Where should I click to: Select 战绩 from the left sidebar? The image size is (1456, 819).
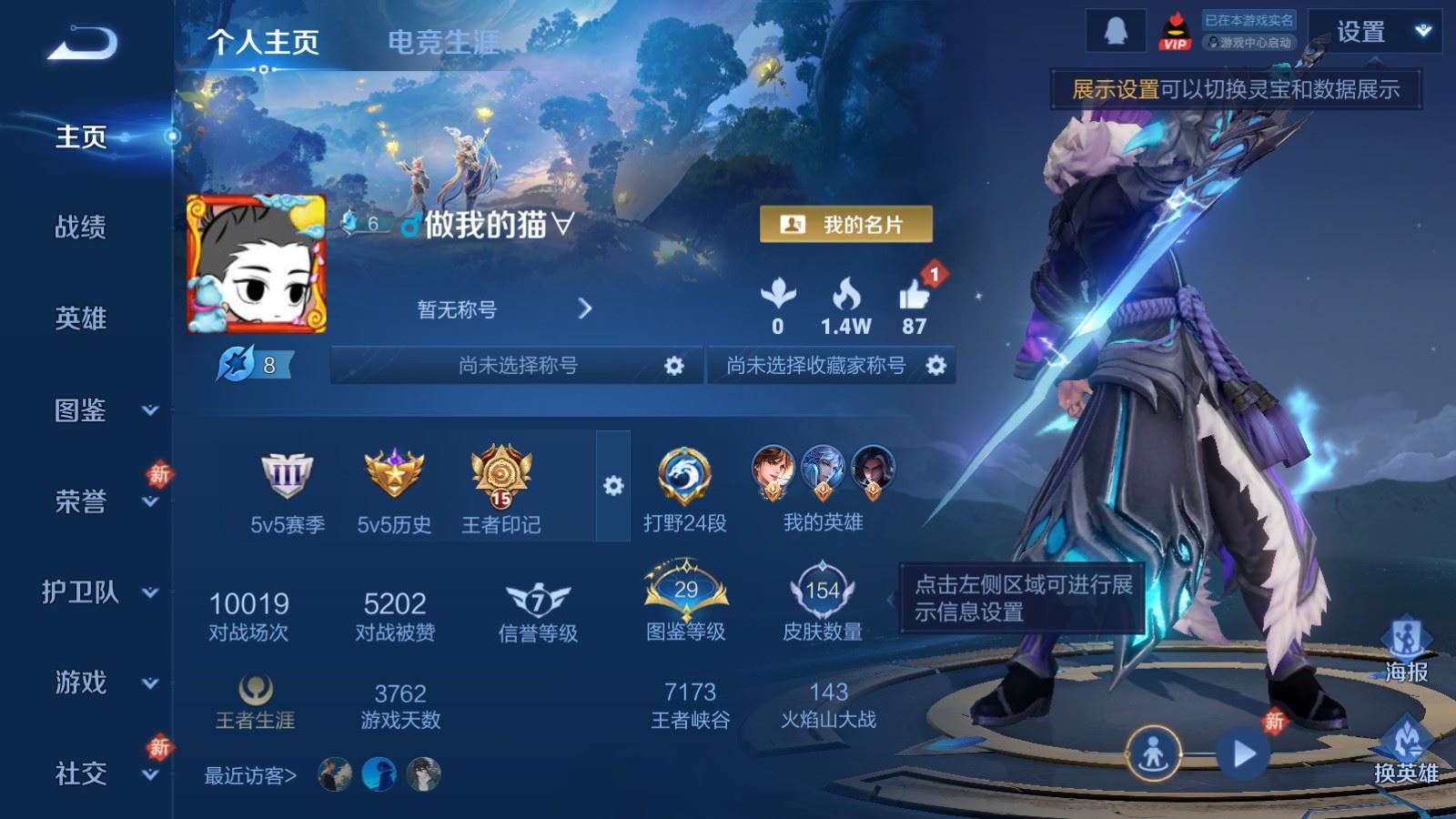pyautogui.click(x=79, y=228)
